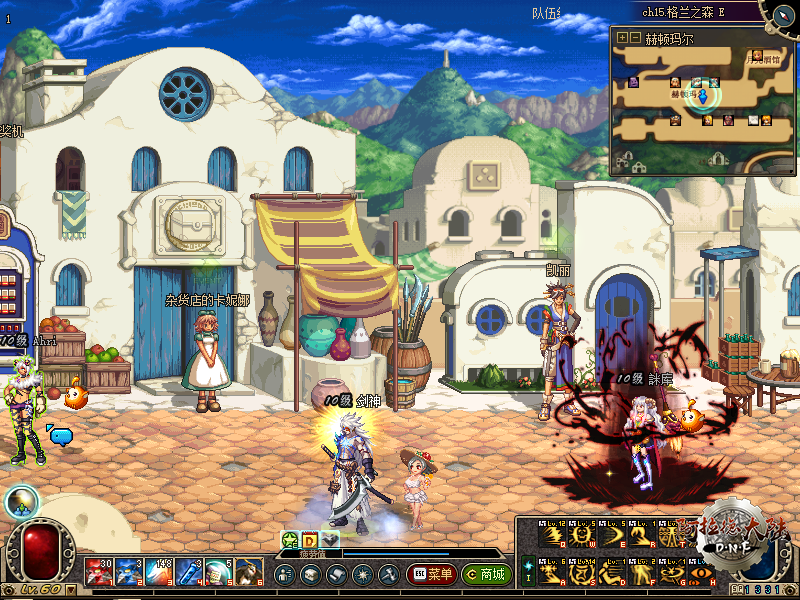Use the monkey item in hotbar slot 6
Viewport: 800px width, 600px height.
tap(248, 574)
